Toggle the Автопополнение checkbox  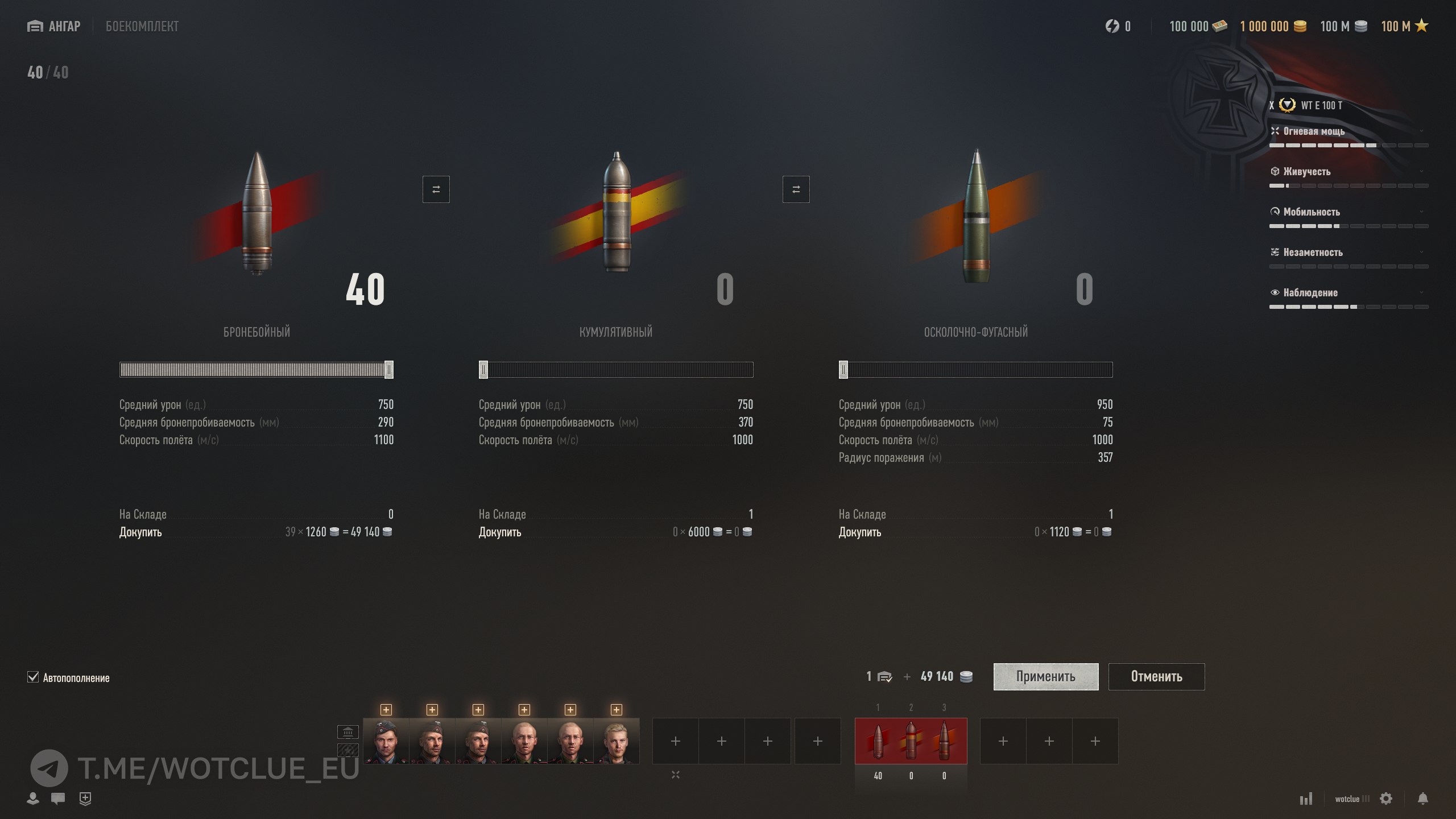pos(33,677)
